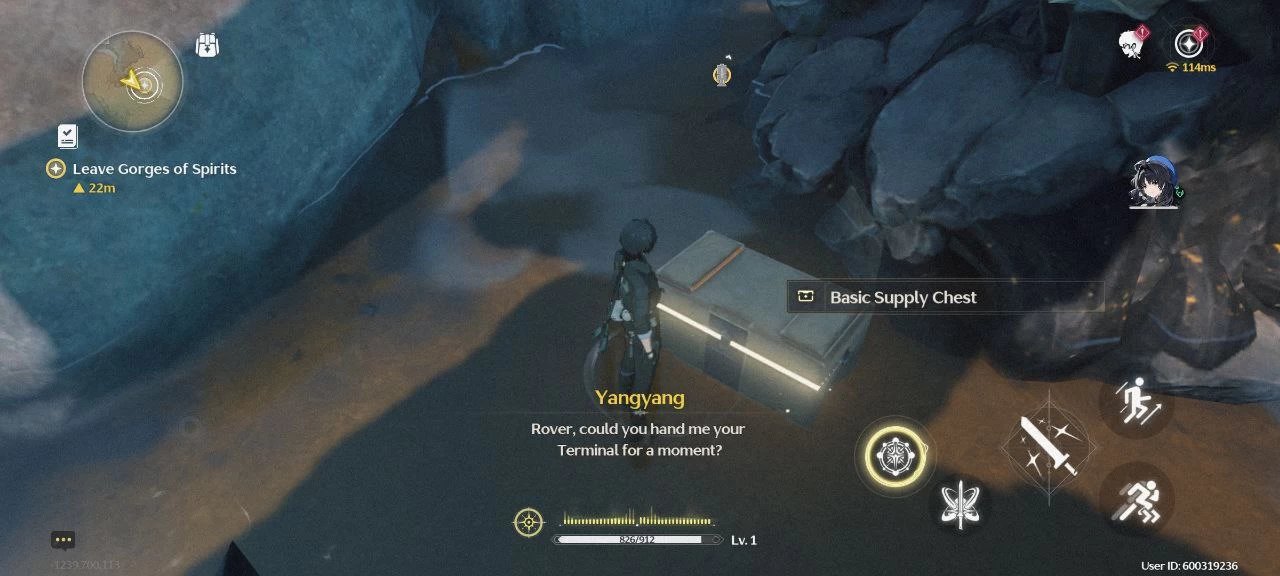Activate the glowing resonance skill button
1280x576 pixels.
coord(895,456)
